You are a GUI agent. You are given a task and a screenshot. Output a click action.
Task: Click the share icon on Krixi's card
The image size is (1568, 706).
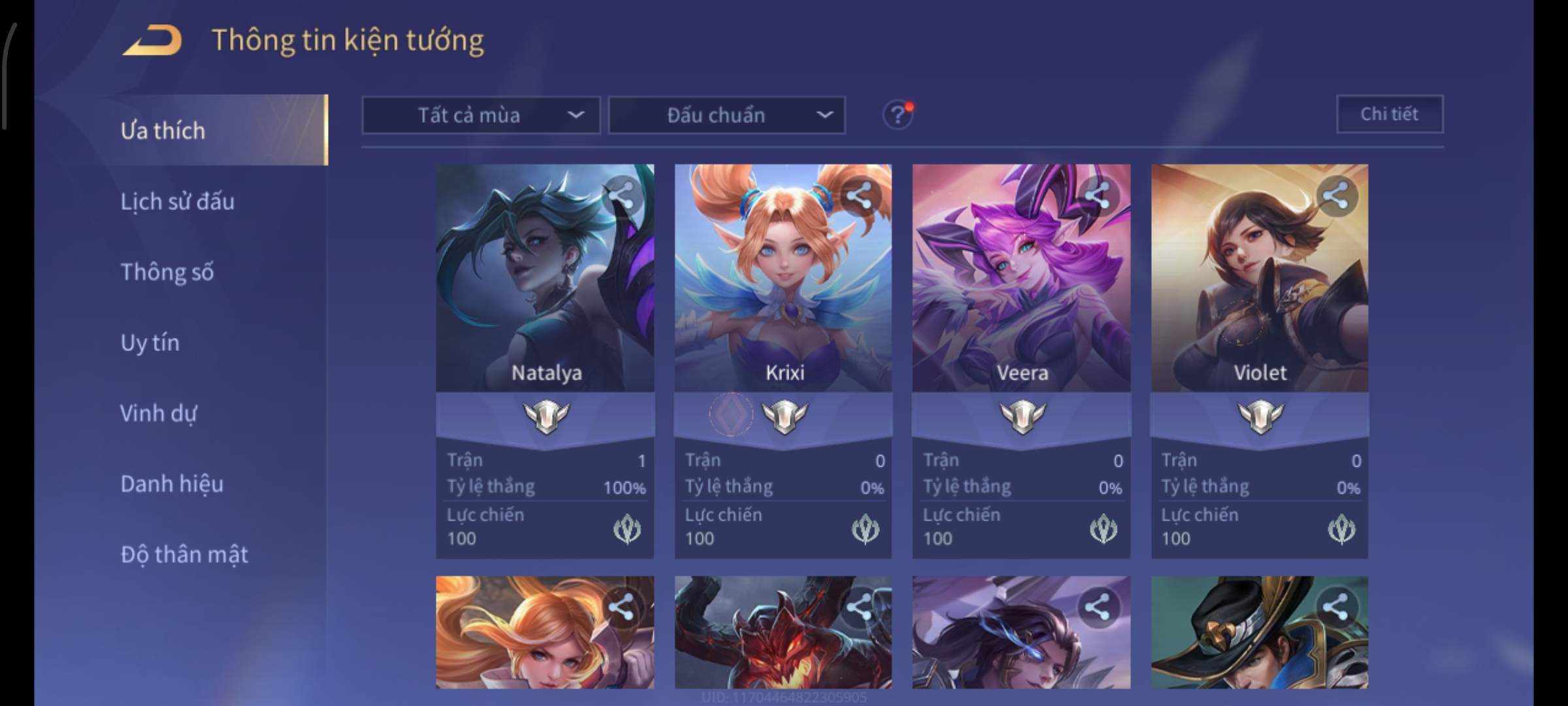(x=860, y=195)
